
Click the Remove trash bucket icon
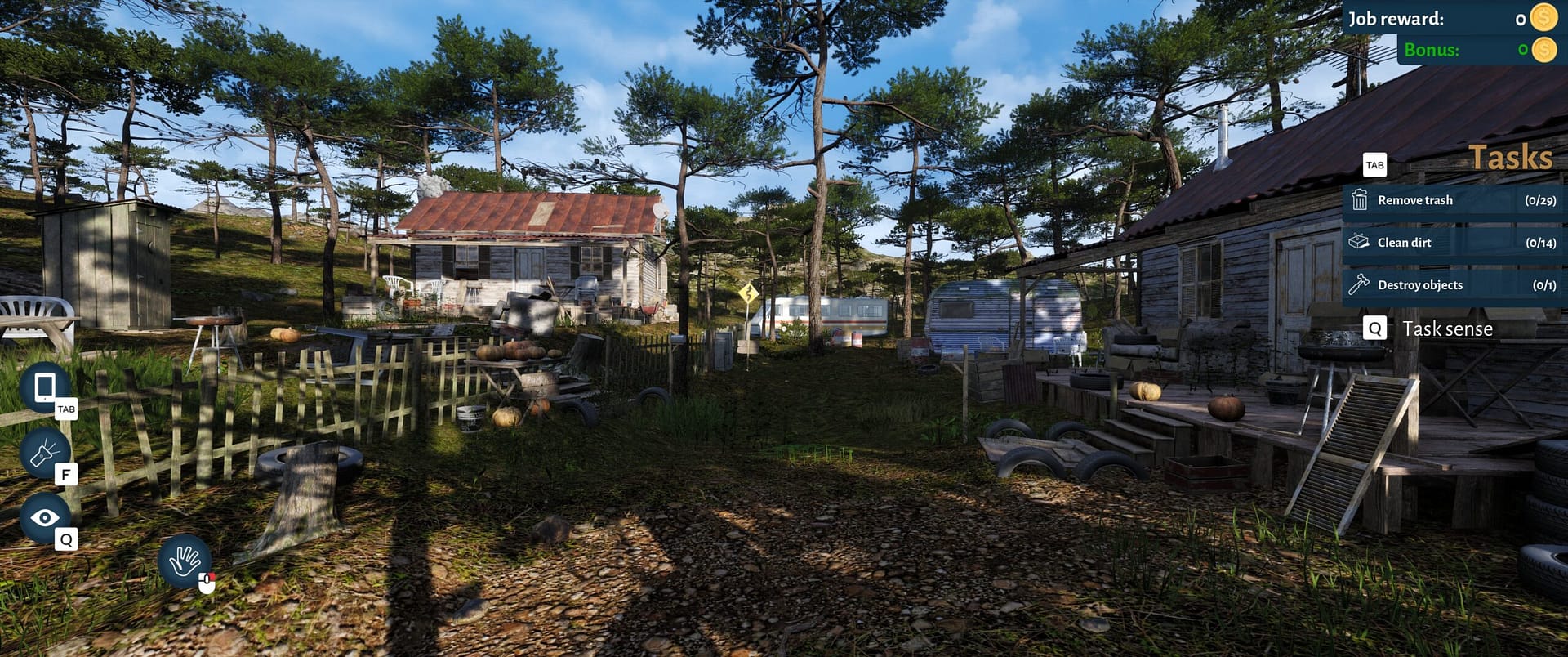(1361, 200)
